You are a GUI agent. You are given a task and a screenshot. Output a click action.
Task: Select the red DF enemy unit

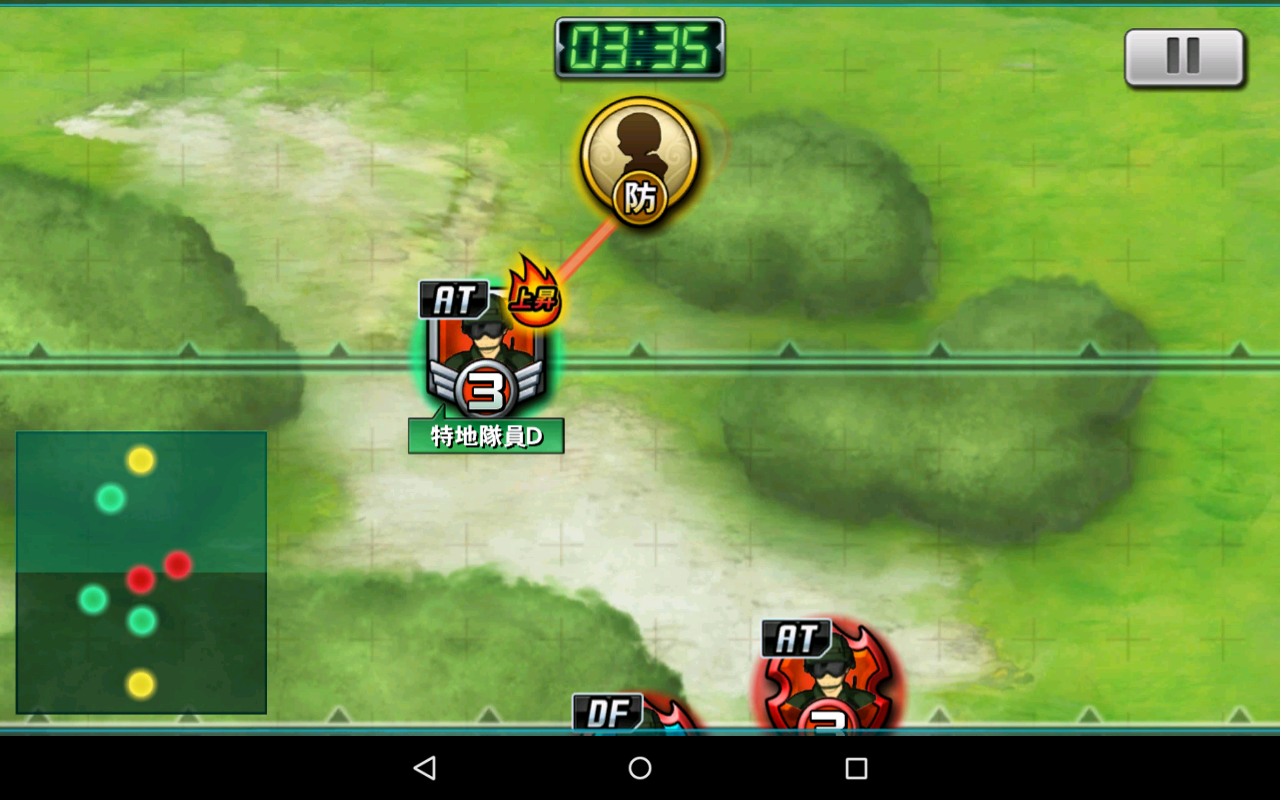coord(640,714)
